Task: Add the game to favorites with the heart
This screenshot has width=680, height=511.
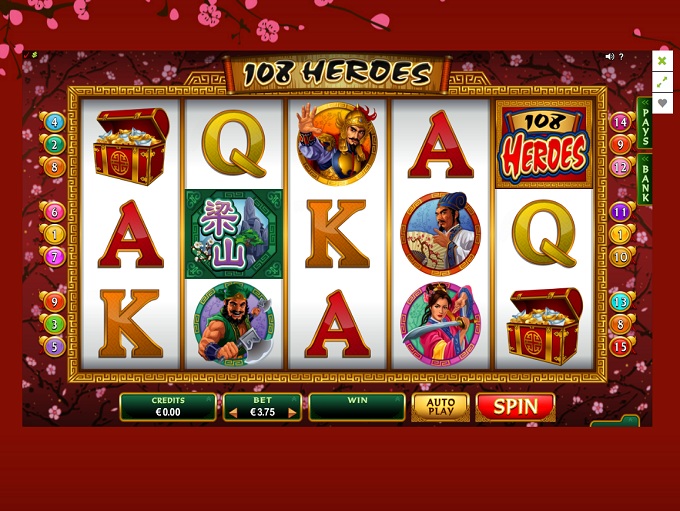Action: pyautogui.click(x=662, y=103)
